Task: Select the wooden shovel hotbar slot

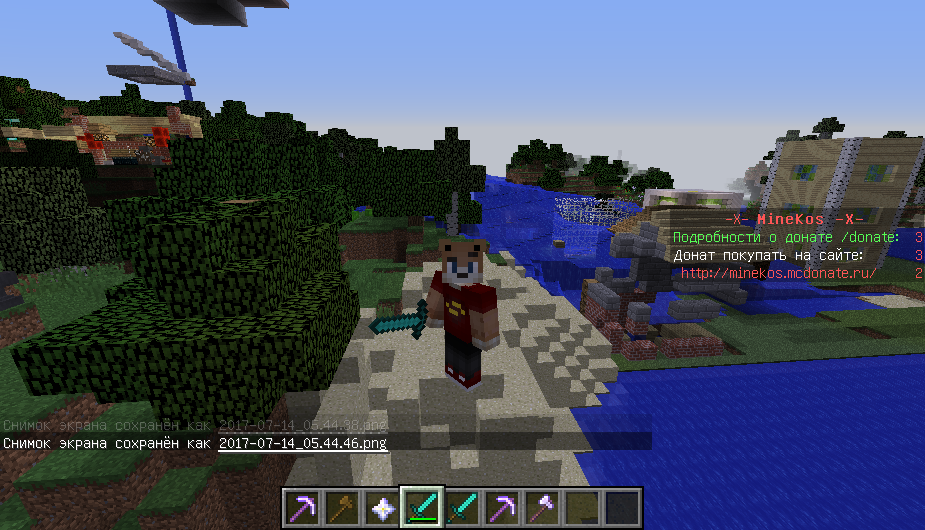Action: tap(341, 508)
